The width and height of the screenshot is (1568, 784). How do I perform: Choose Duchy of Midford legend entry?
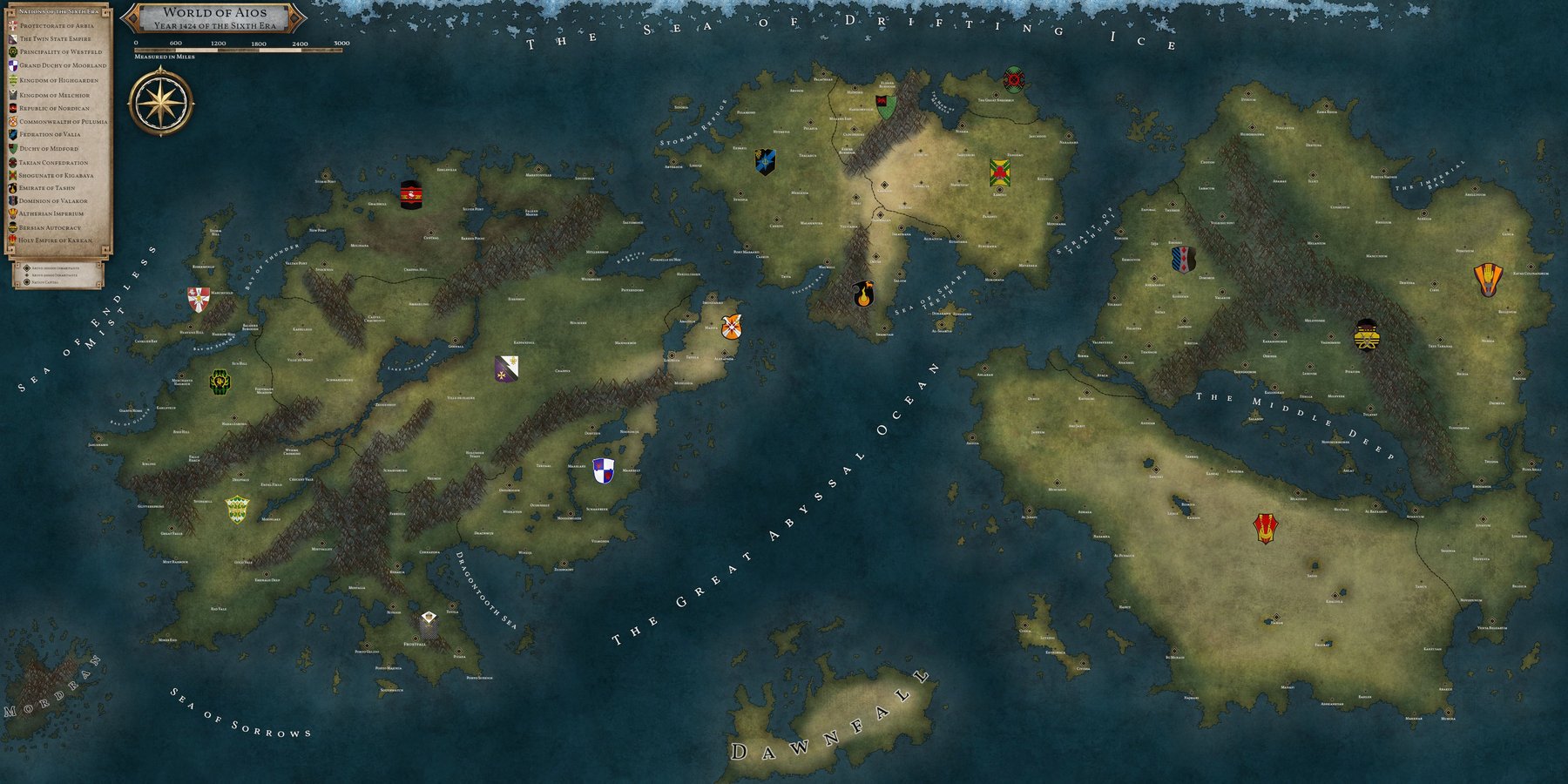coord(49,149)
